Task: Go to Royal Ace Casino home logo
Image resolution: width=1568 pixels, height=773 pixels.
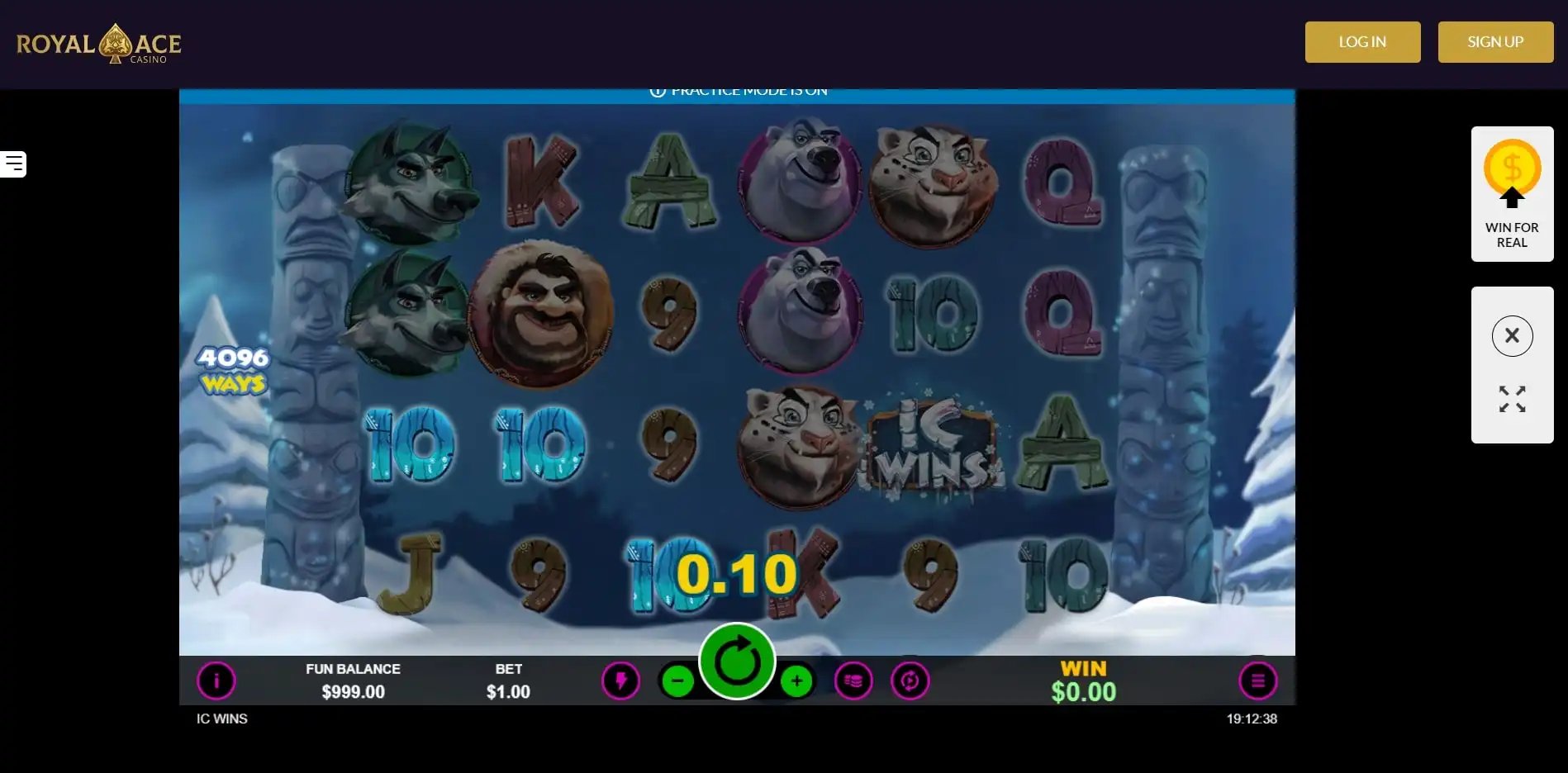Action: pos(99,44)
